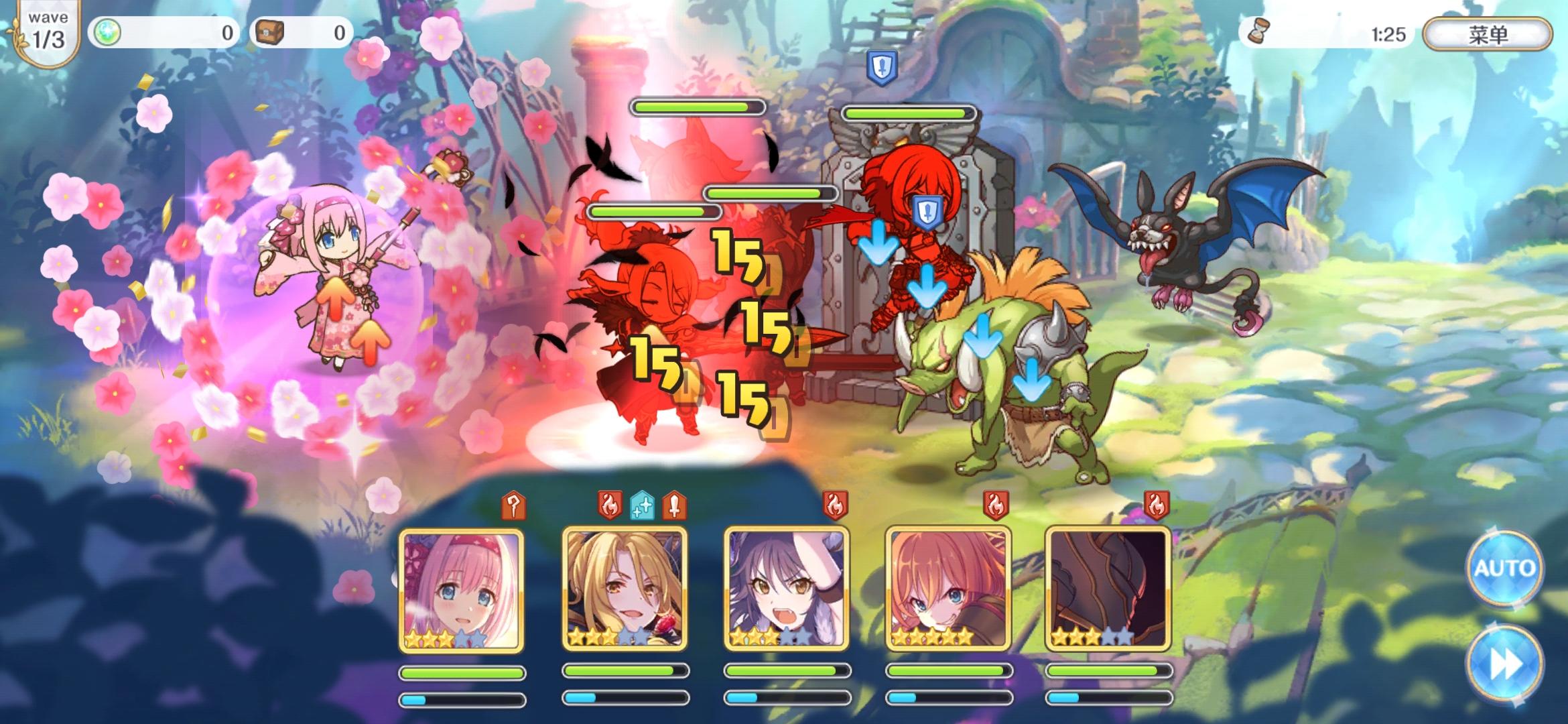Tap the wave 1/3 banner indicator
The image size is (1568, 724).
click(x=46, y=29)
